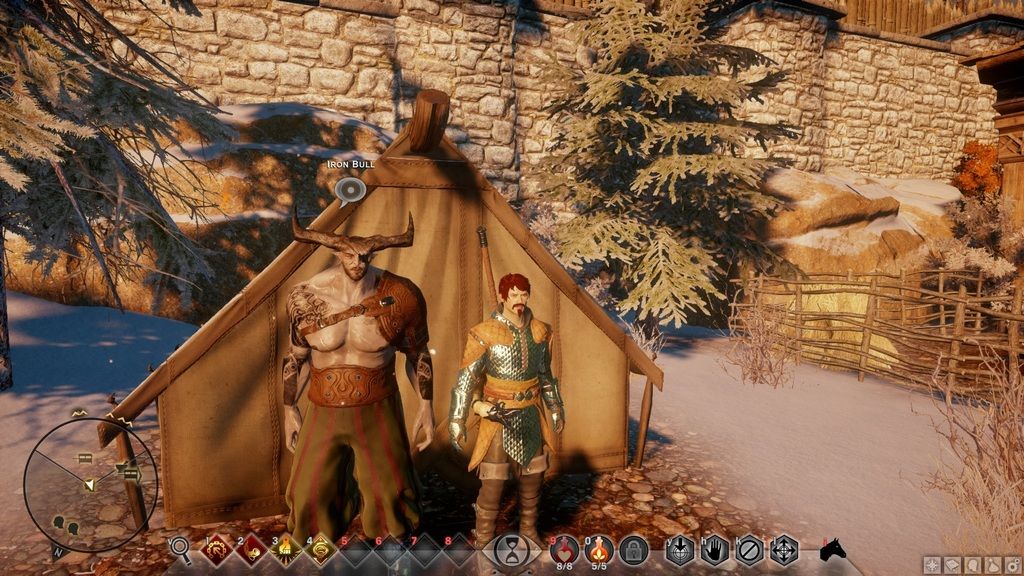Image resolution: width=1024 pixels, height=576 pixels.
Task: Order the party to attack my target
Action: [x=681, y=549]
